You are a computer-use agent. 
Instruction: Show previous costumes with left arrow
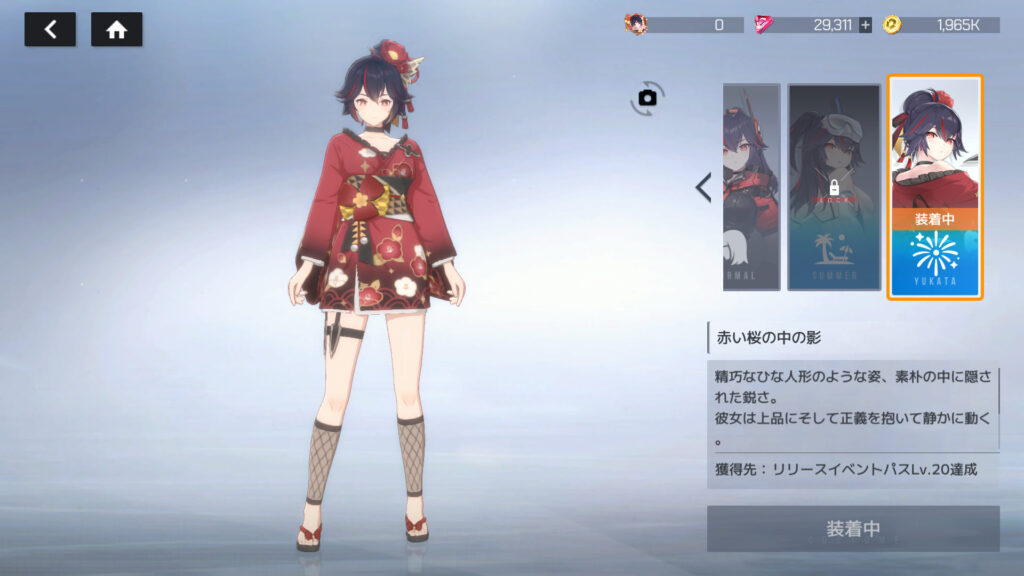[704, 187]
